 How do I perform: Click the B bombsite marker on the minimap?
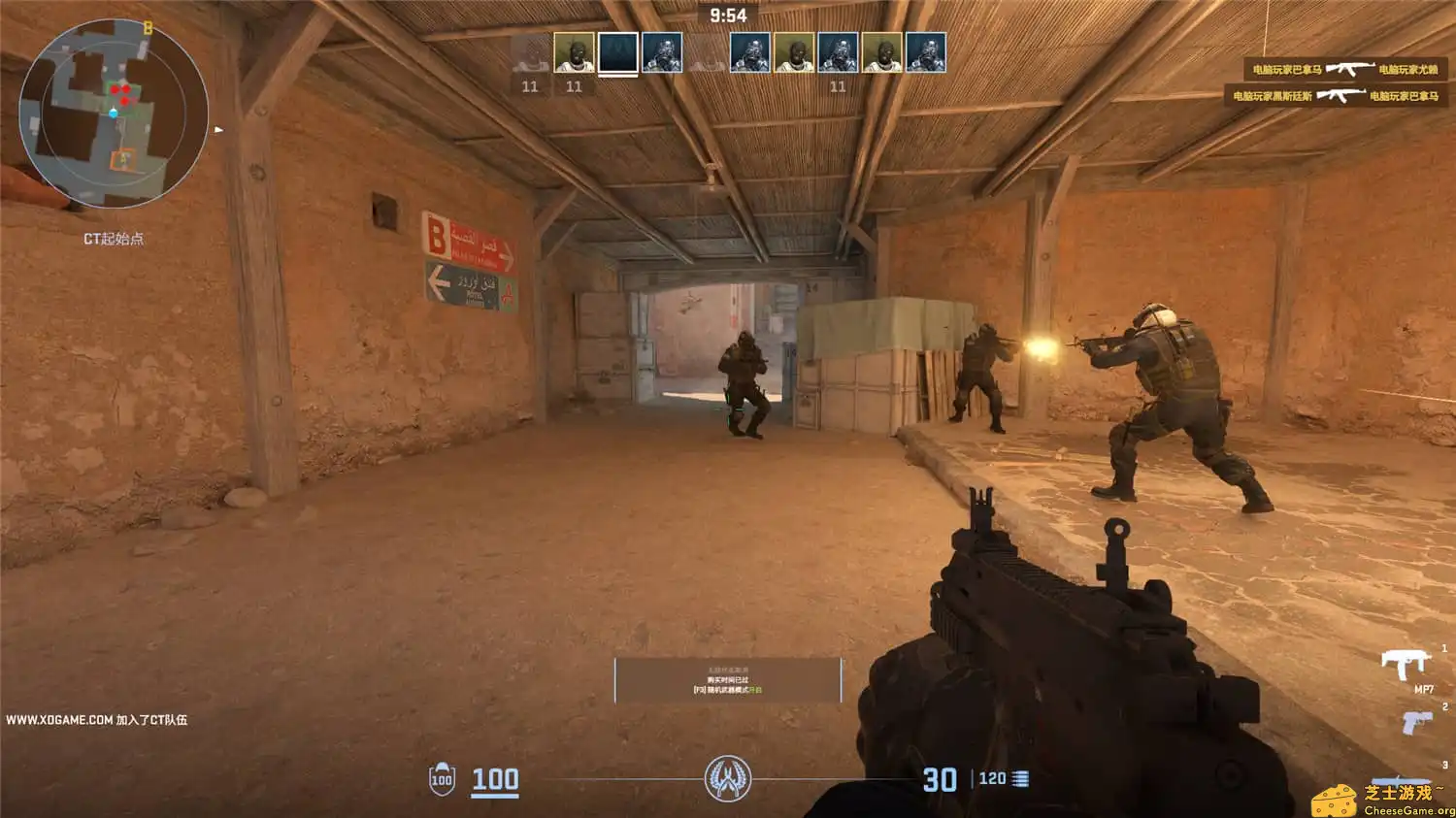coord(148,29)
